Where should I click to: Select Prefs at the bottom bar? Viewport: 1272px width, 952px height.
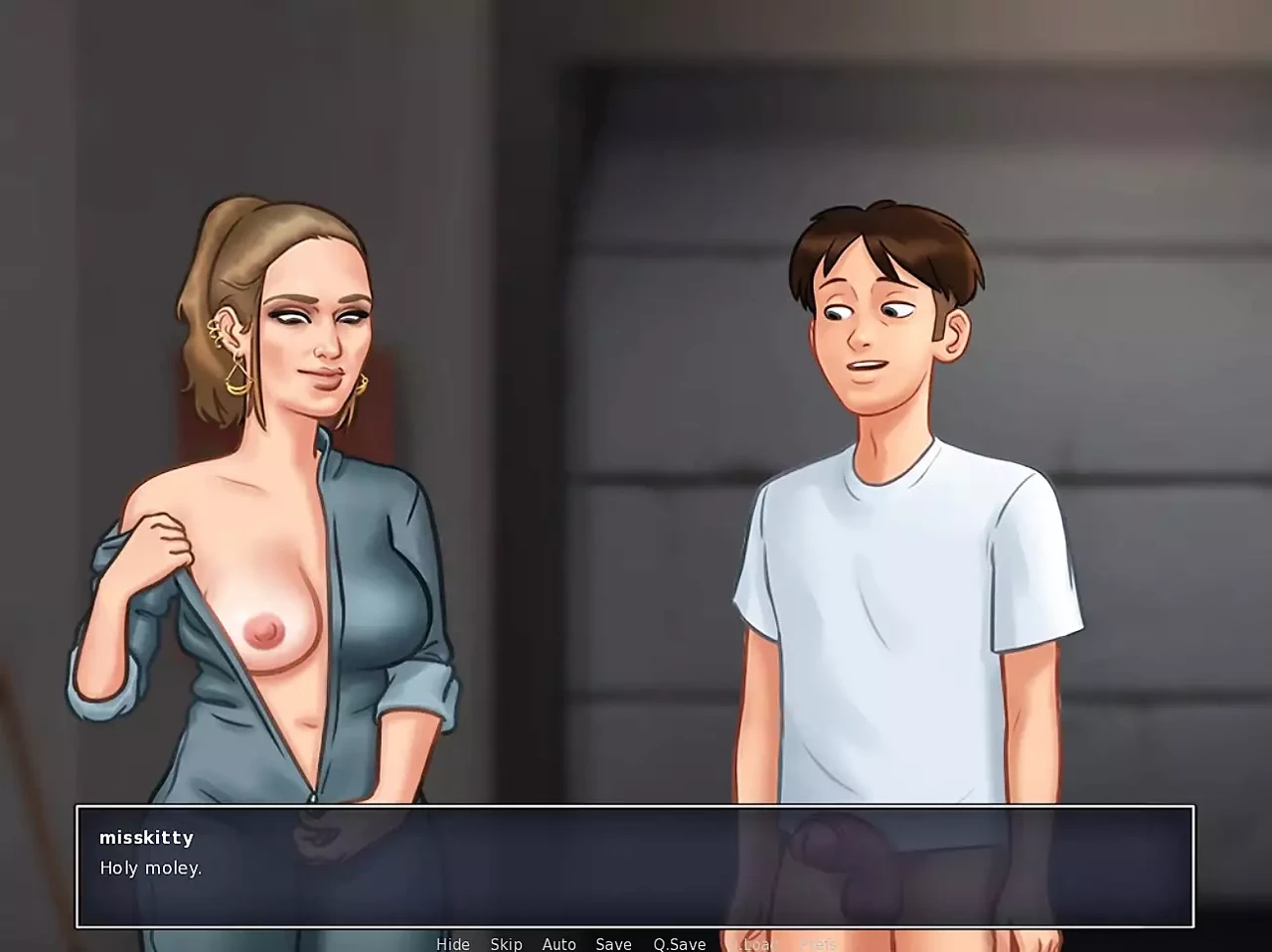819,944
